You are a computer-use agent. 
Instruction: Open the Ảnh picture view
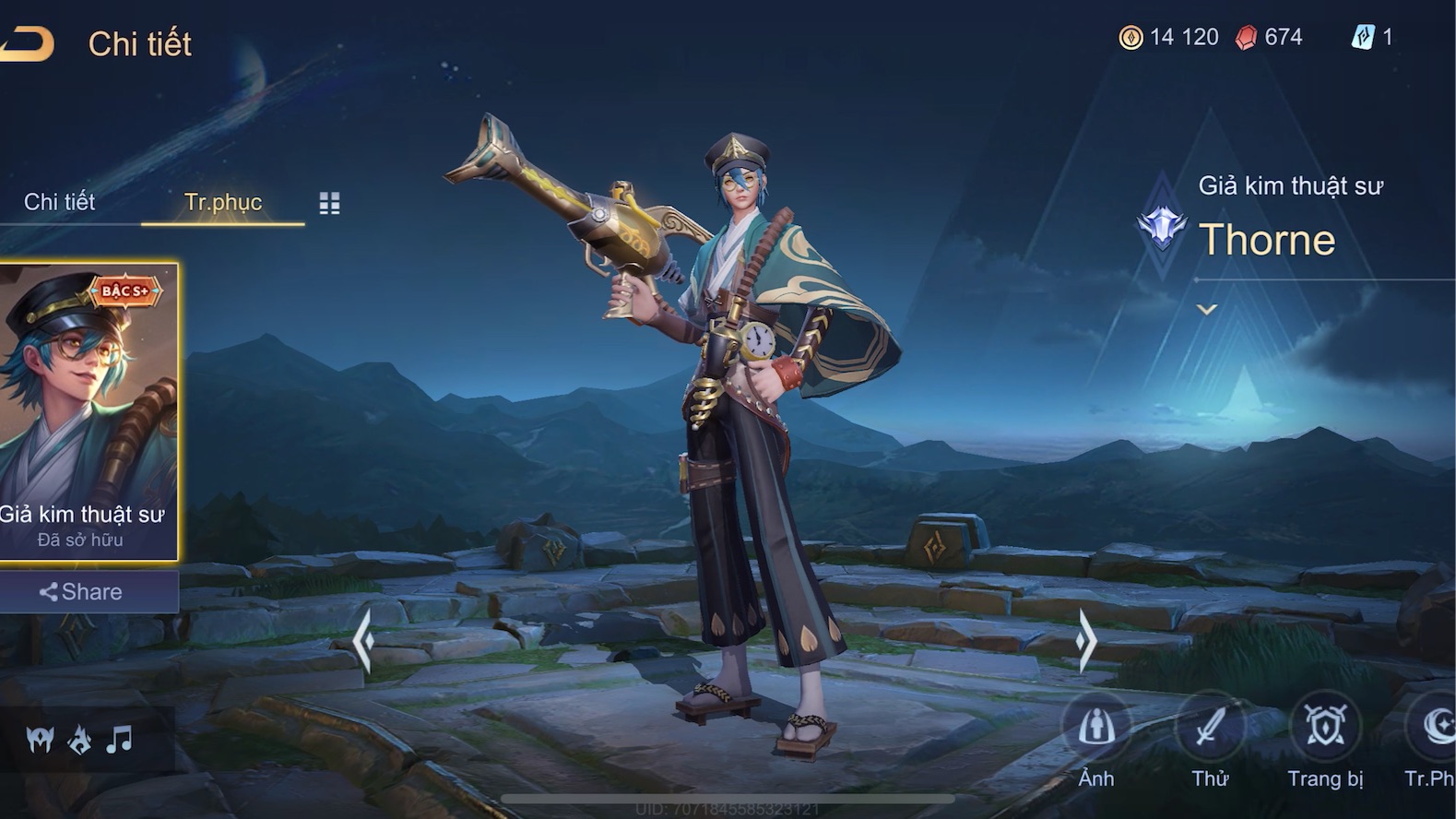[1096, 729]
